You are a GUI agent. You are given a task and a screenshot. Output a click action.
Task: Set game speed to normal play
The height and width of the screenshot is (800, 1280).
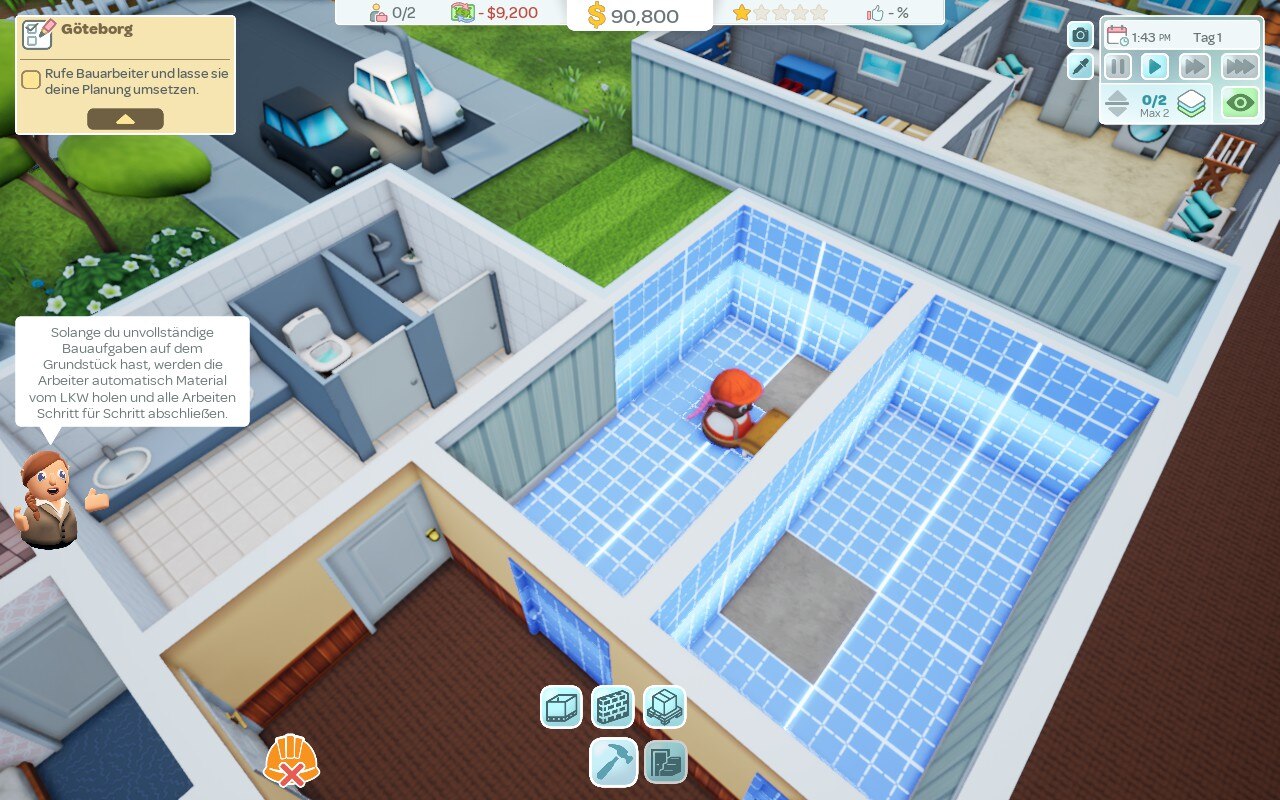[1155, 67]
